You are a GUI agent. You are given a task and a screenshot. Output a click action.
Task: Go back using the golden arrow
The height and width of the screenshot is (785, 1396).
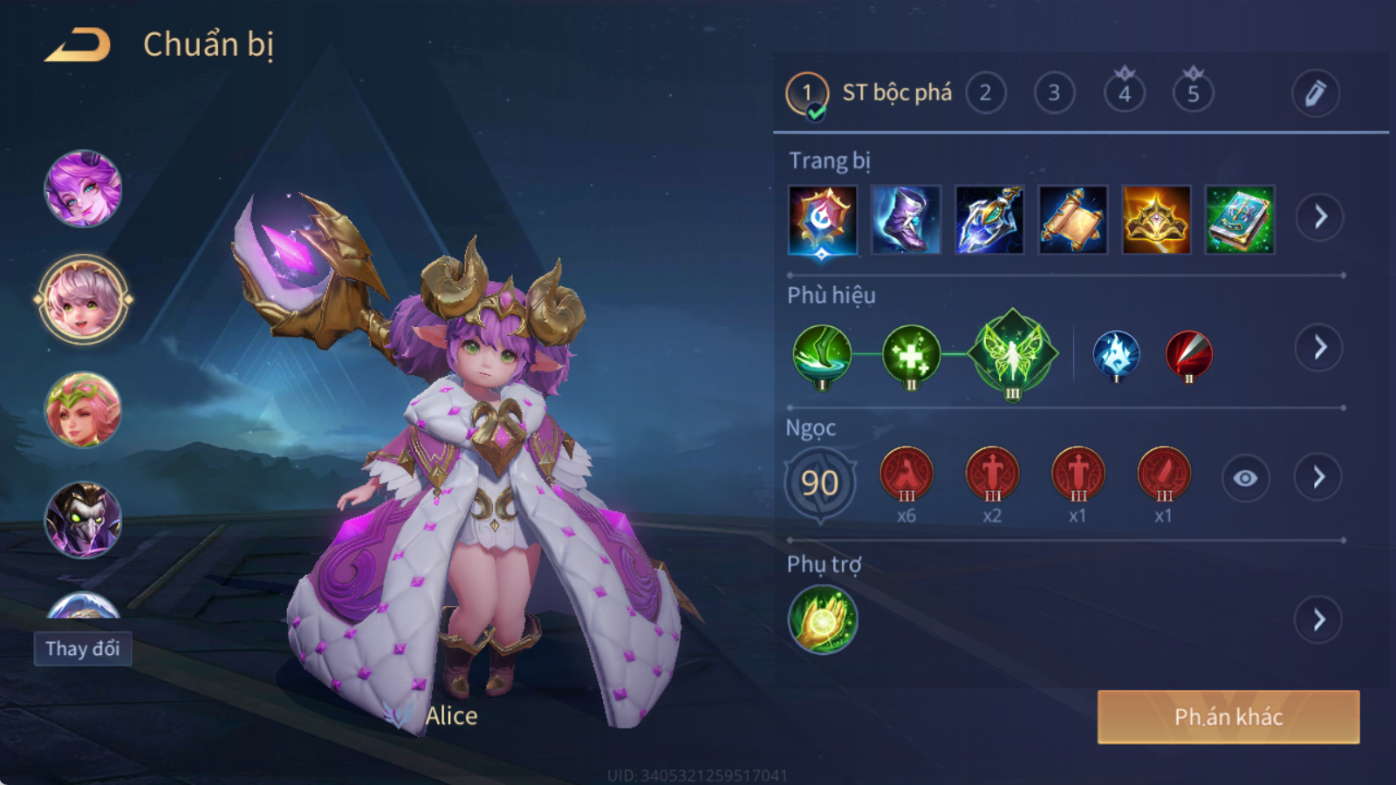point(78,45)
